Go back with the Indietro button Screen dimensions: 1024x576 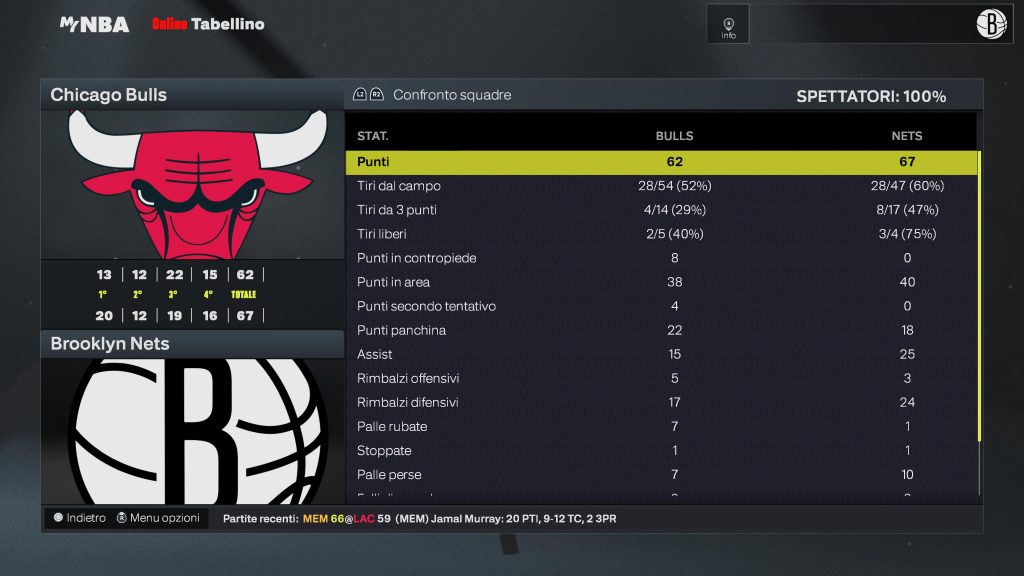tap(79, 518)
